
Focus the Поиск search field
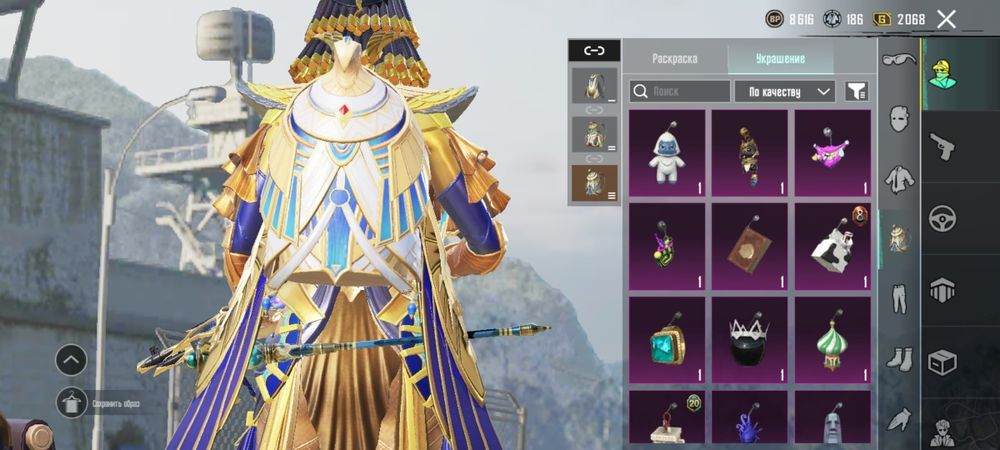[x=680, y=91]
